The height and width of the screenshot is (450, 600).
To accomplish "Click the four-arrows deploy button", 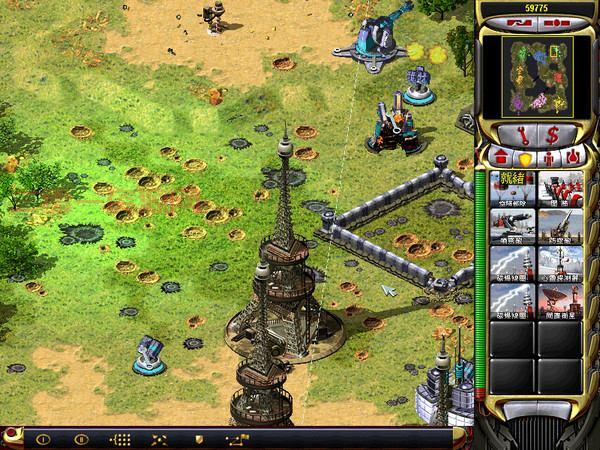I will tap(160, 439).
